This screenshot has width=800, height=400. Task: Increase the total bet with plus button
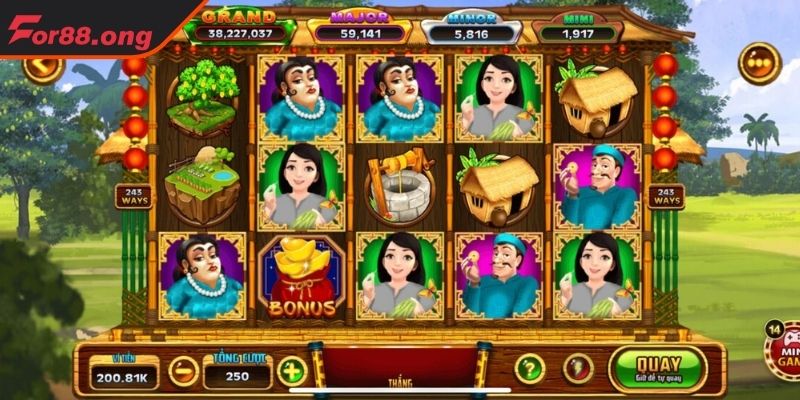tap(291, 371)
